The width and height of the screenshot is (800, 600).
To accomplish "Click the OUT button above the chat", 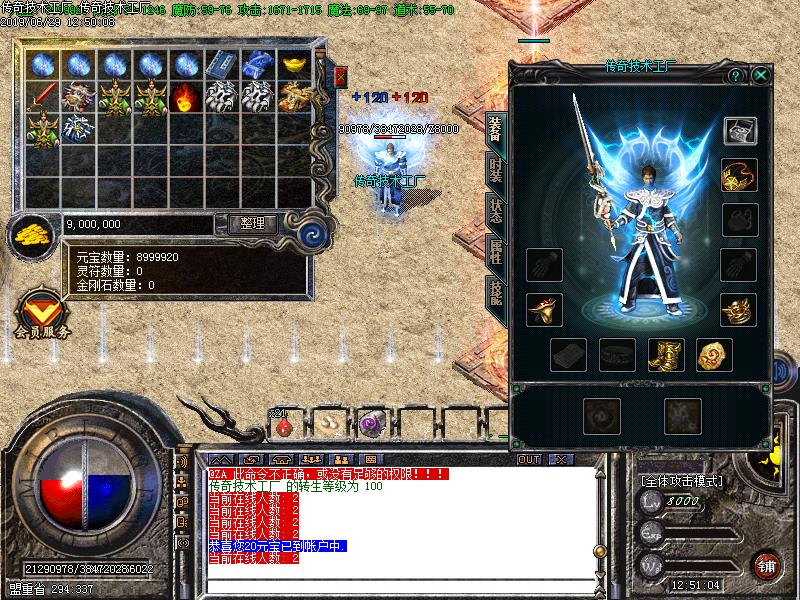I will 529,459.
